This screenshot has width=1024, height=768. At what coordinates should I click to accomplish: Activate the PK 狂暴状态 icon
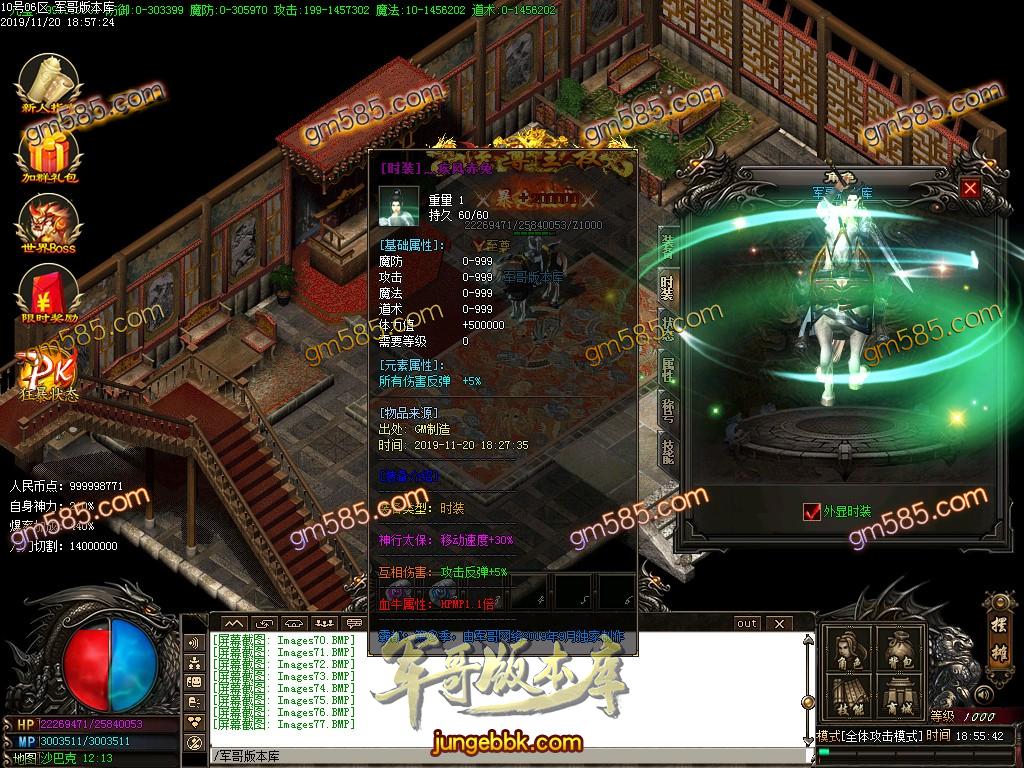[x=49, y=373]
